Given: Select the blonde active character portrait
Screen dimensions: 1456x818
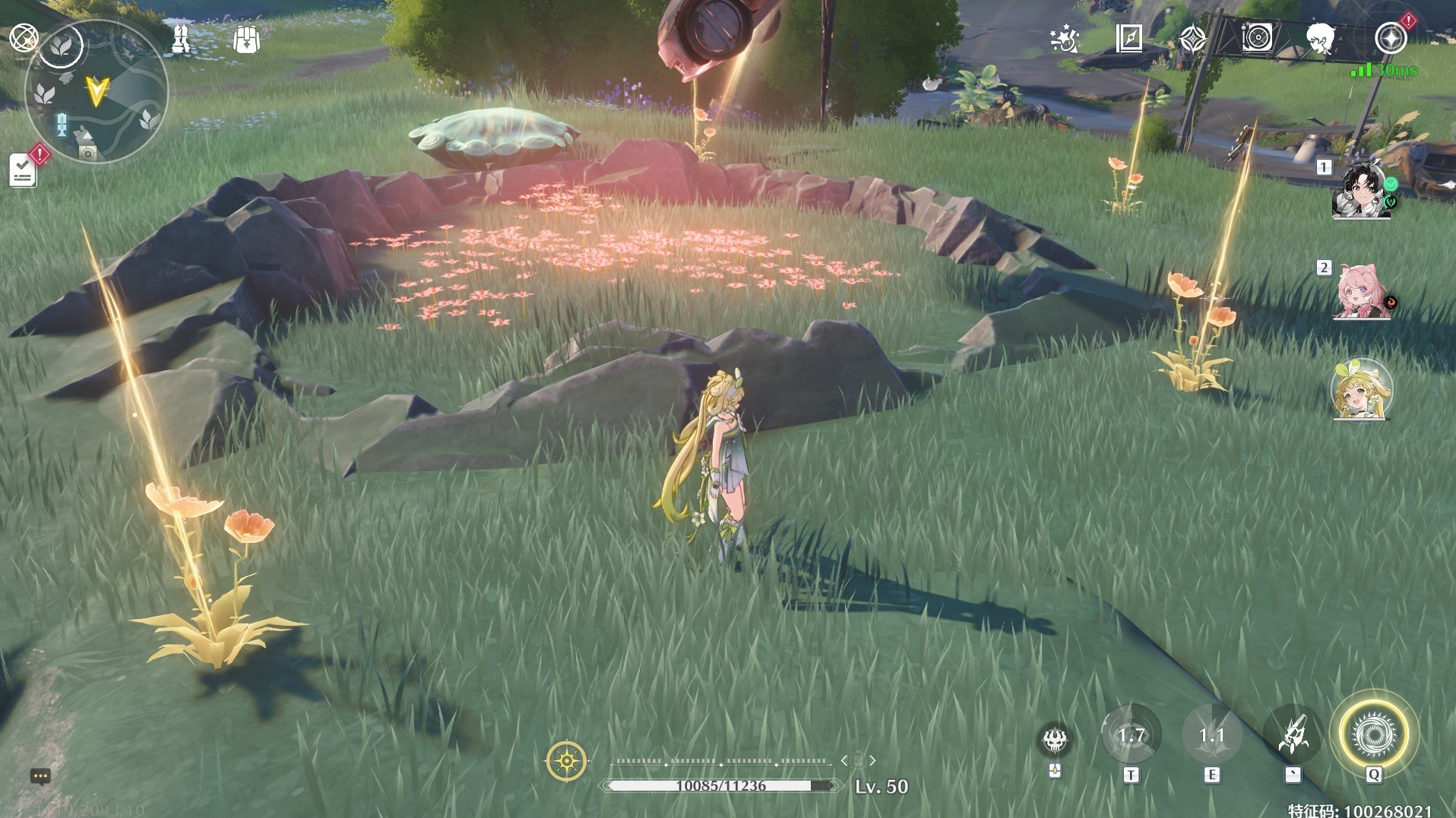Looking at the screenshot, I should pyautogui.click(x=1361, y=391).
